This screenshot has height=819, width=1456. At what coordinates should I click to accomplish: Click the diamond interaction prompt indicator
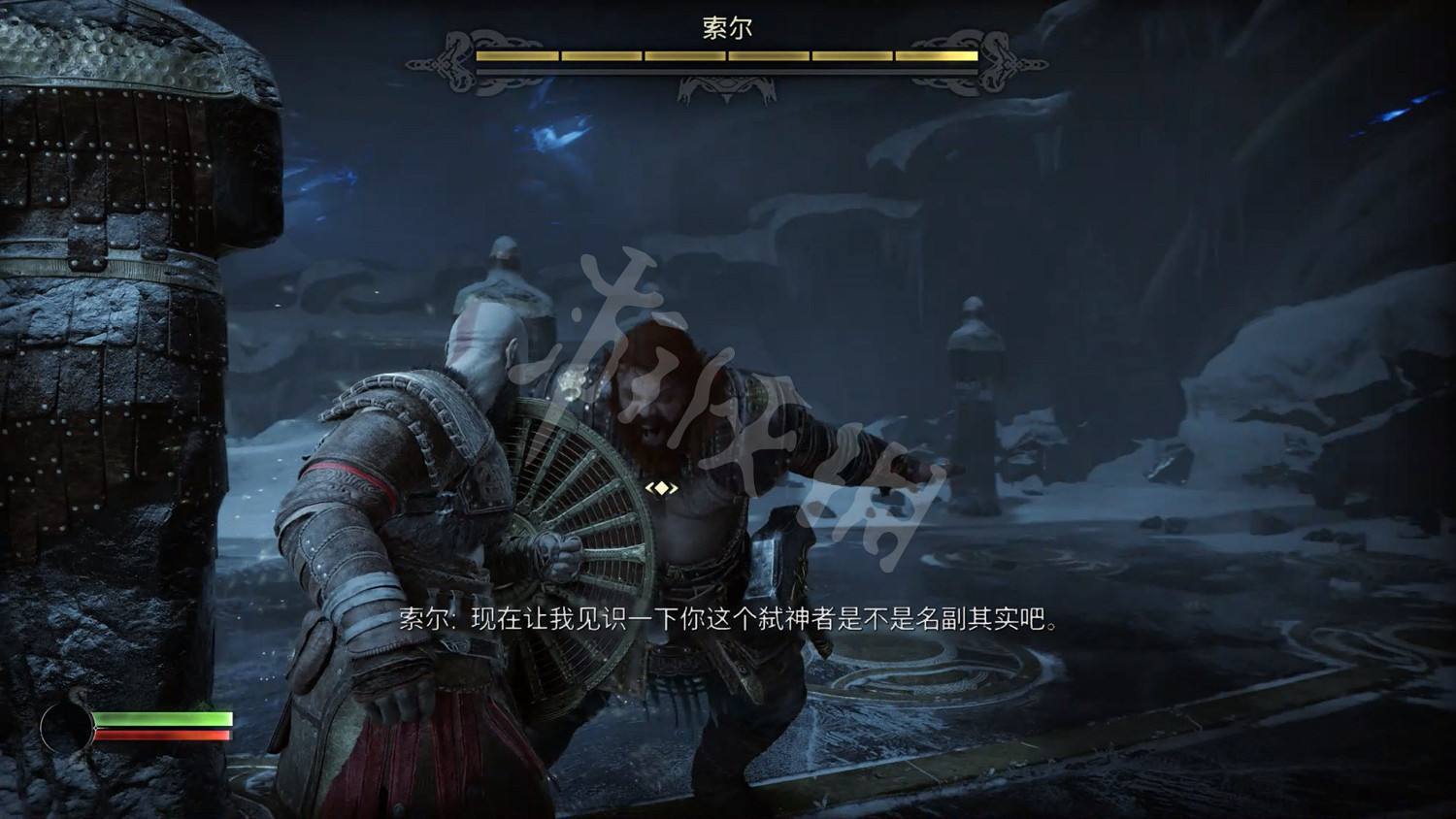(662, 489)
